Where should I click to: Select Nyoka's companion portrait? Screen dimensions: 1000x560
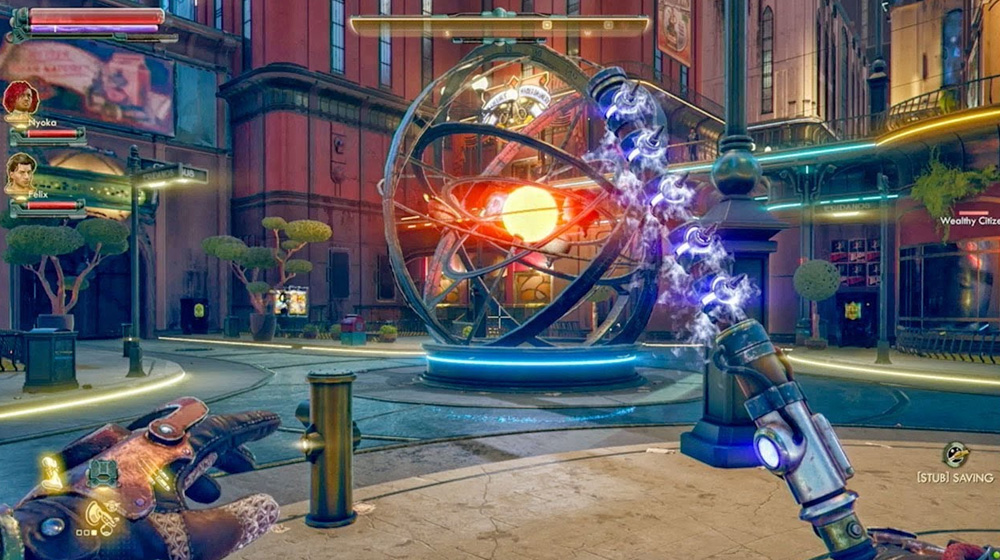tap(20, 98)
